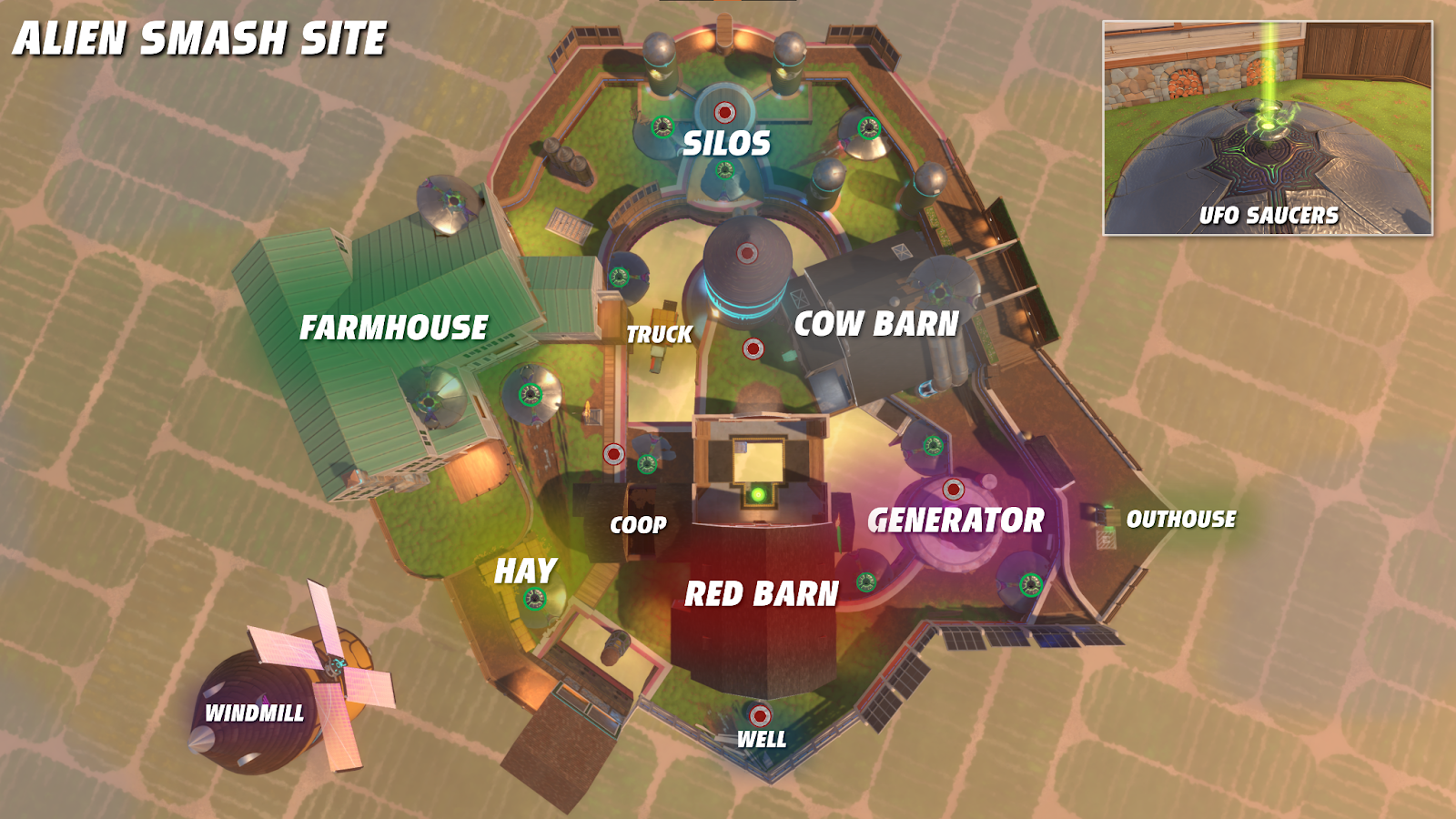Image resolution: width=1456 pixels, height=819 pixels.
Task: Click the red marker above the Well label
Action: pyautogui.click(x=760, y=715)
